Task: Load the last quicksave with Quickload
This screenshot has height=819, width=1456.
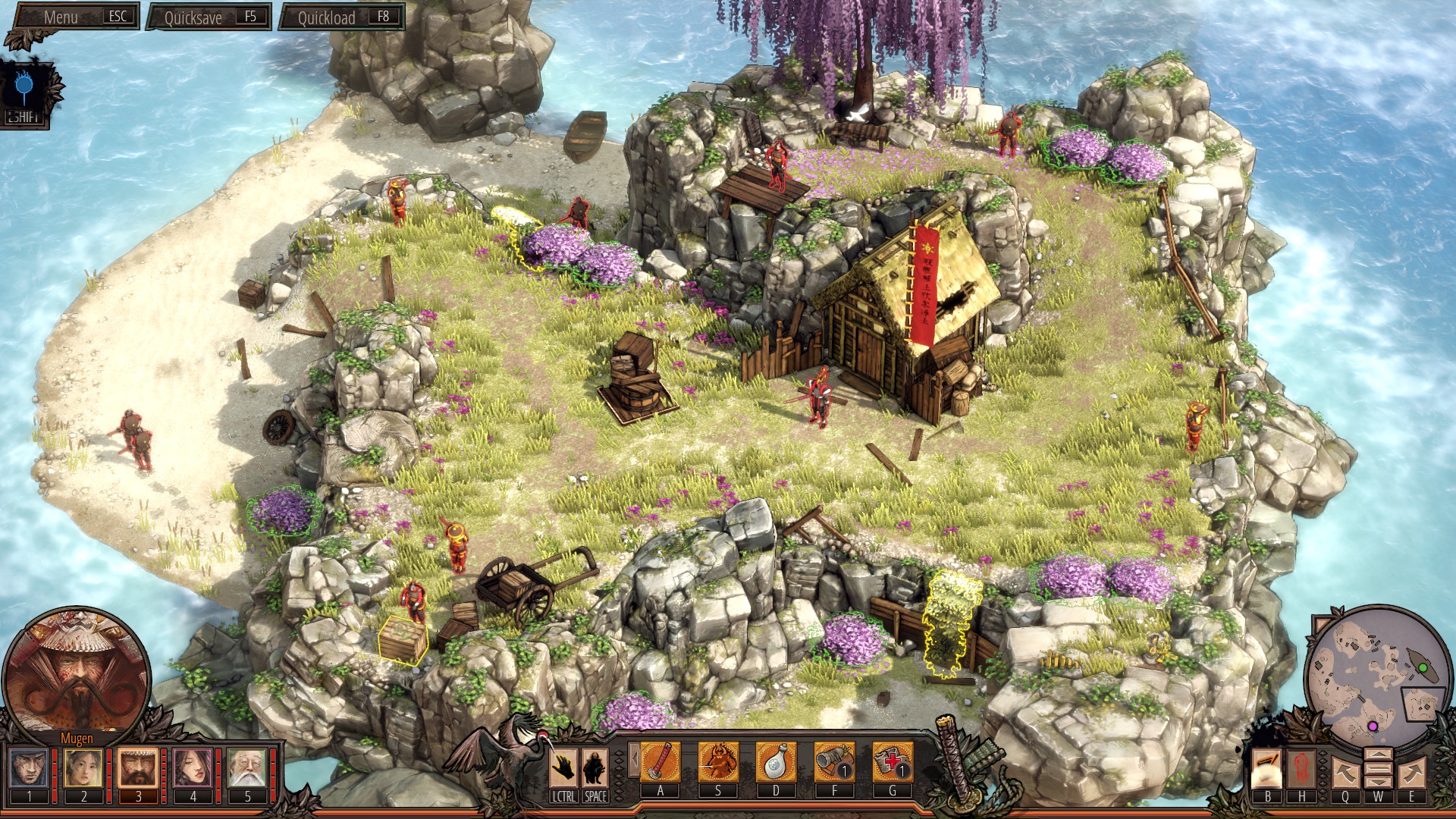Action: tap(342, 17)
